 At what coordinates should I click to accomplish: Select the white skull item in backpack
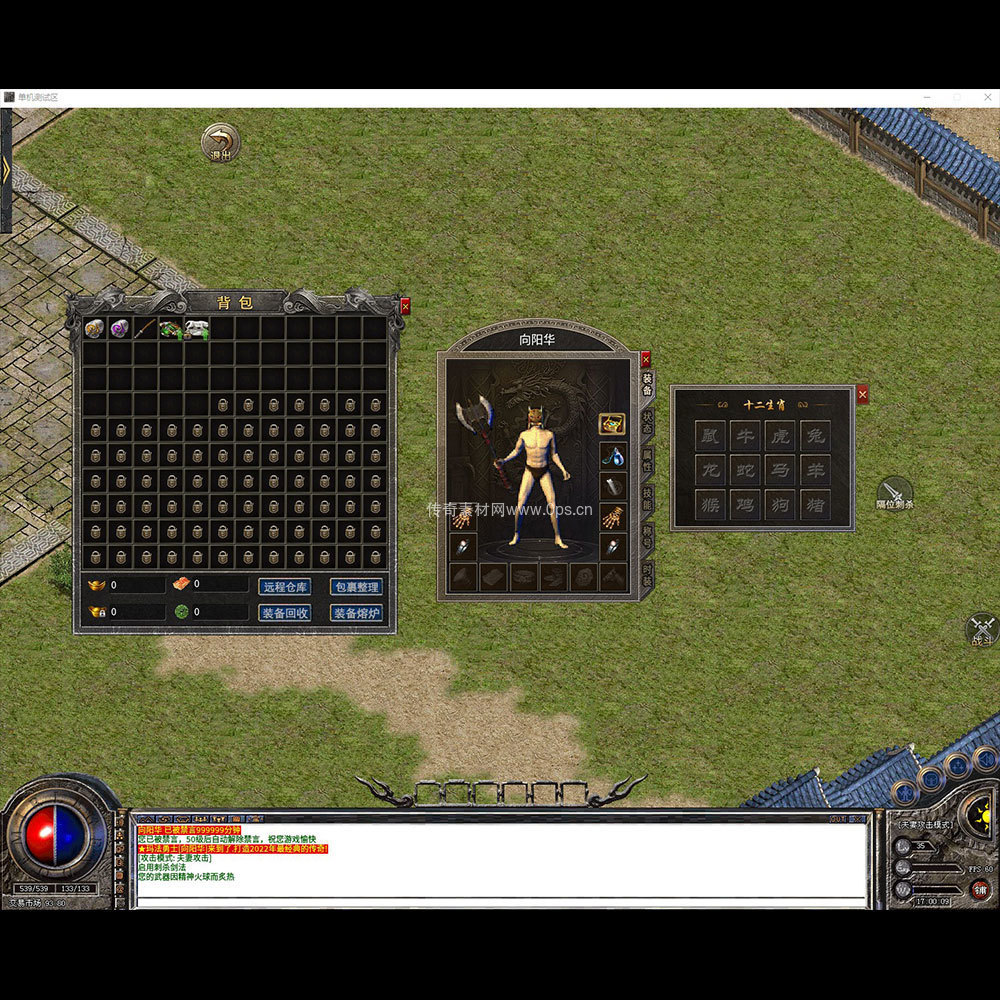click(196, 328)
